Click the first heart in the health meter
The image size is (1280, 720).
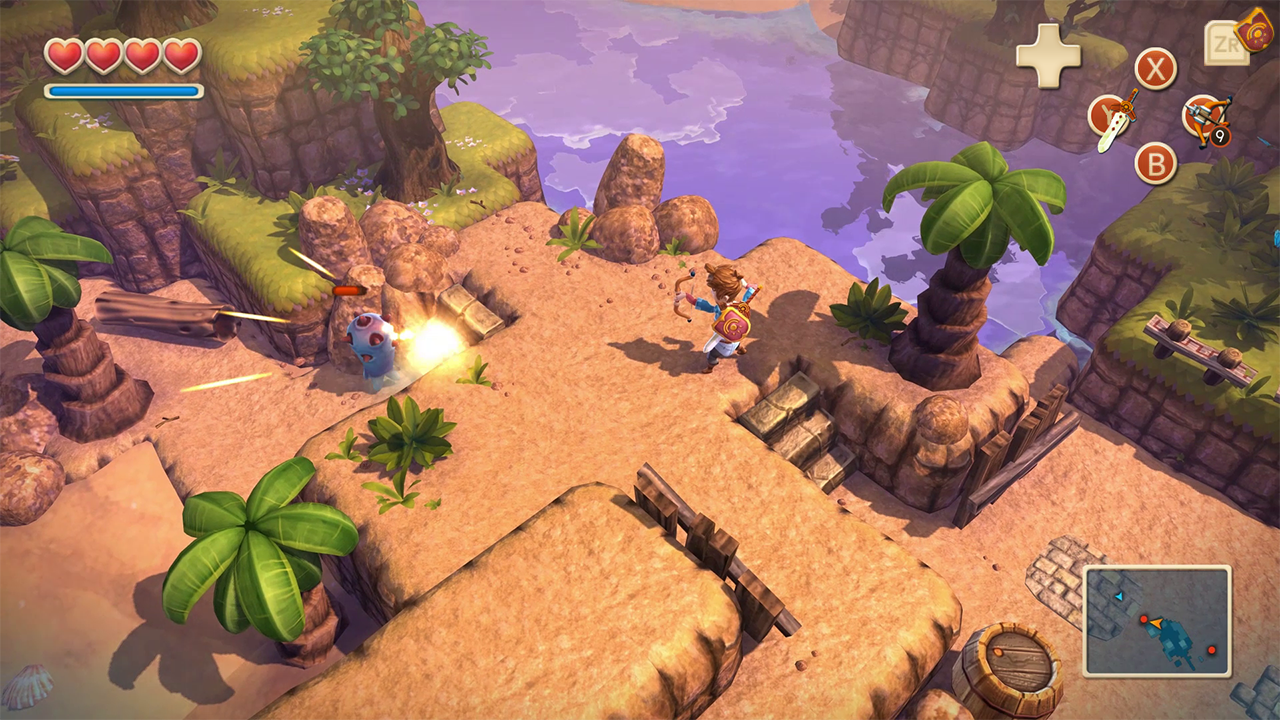[66, 57]
